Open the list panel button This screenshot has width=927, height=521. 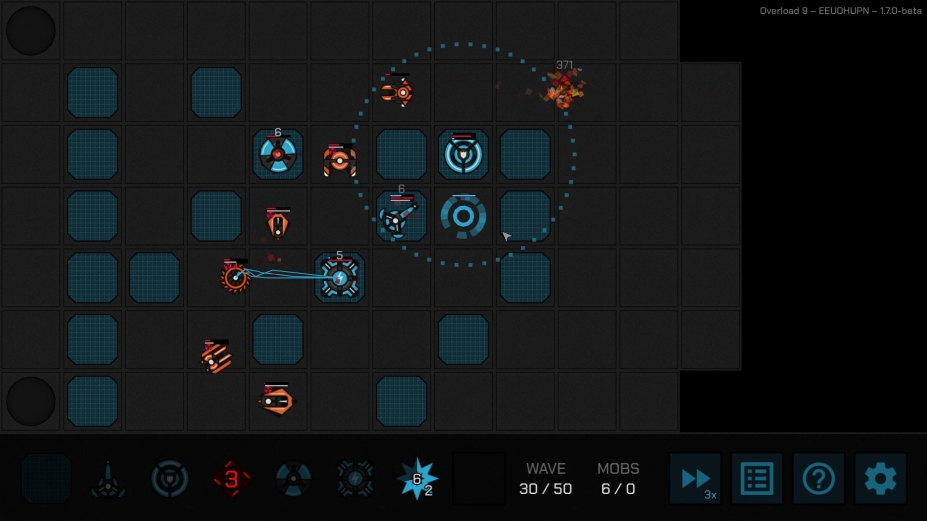[757, 479]
